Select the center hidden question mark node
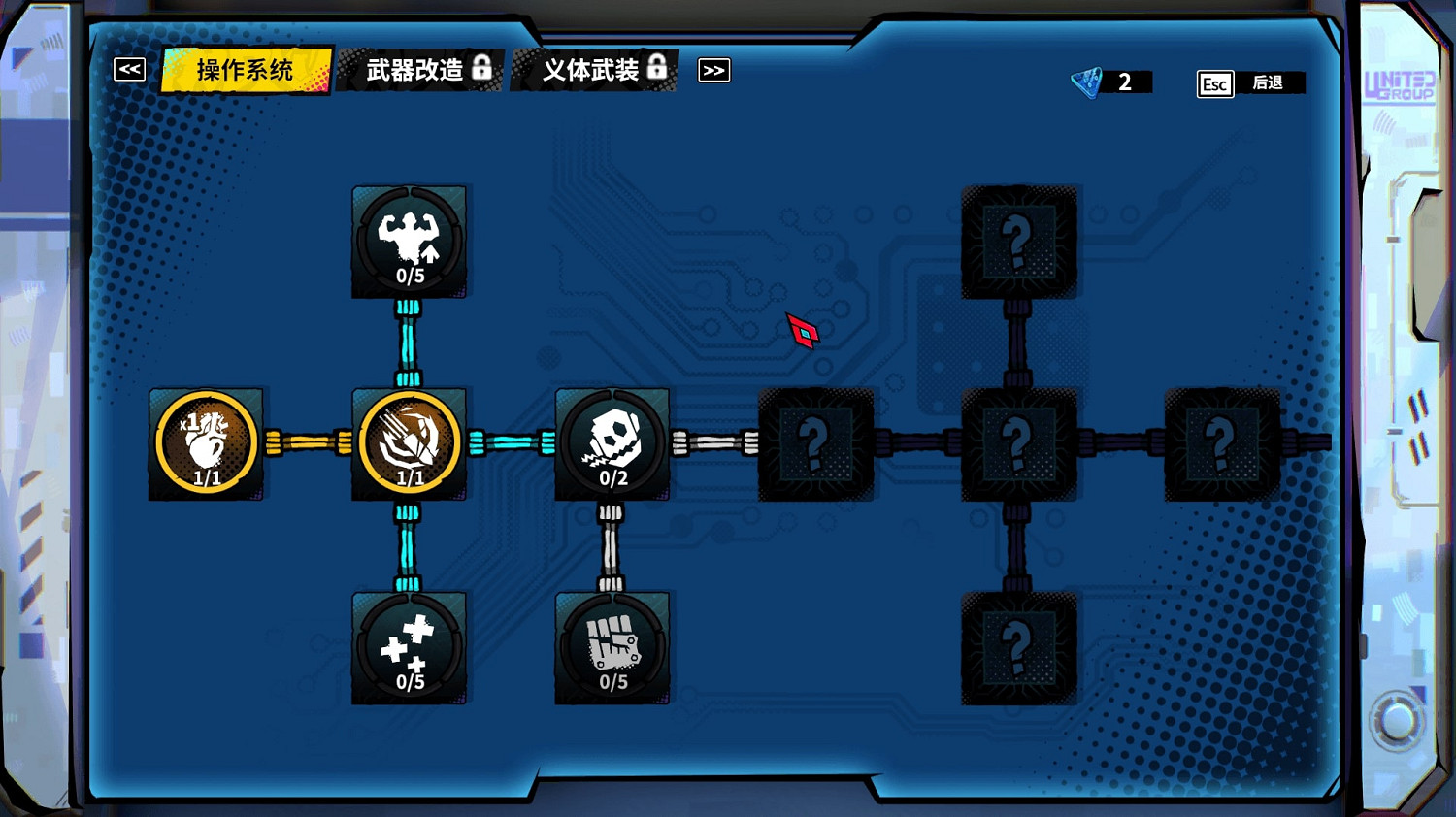The height and width of the screenshot is (817, 1456). click(x=1017, y=444)
